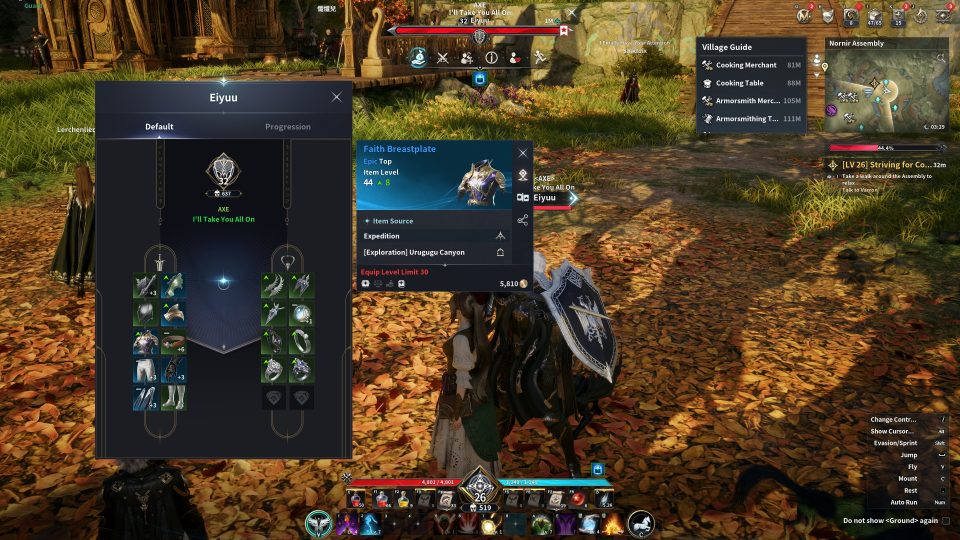Screen dimensions: 960x540
Task: Open the target's information icon
Action: coord(492,57)
